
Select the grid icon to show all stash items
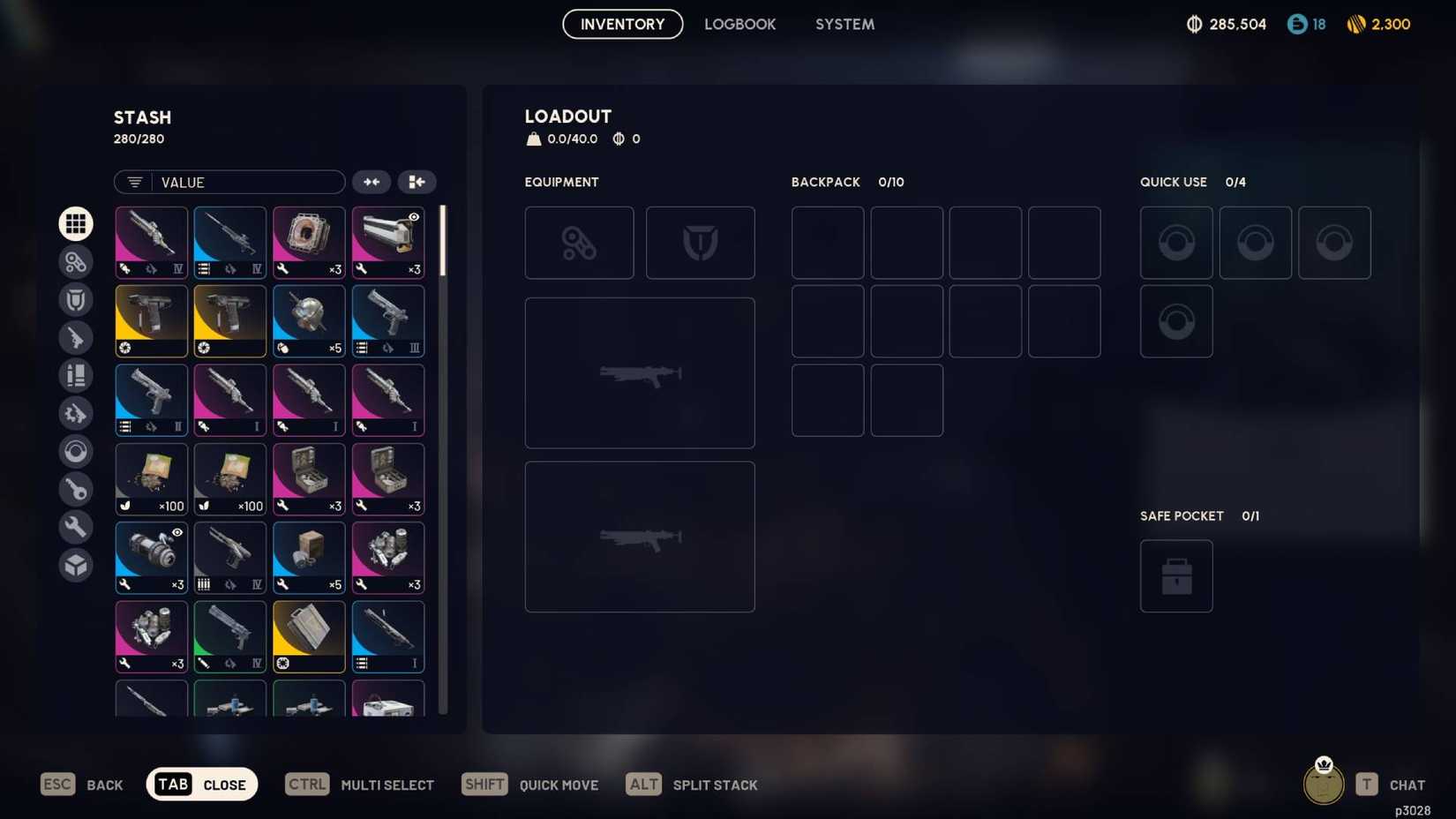pyautogui.click(x=76, y=223)
